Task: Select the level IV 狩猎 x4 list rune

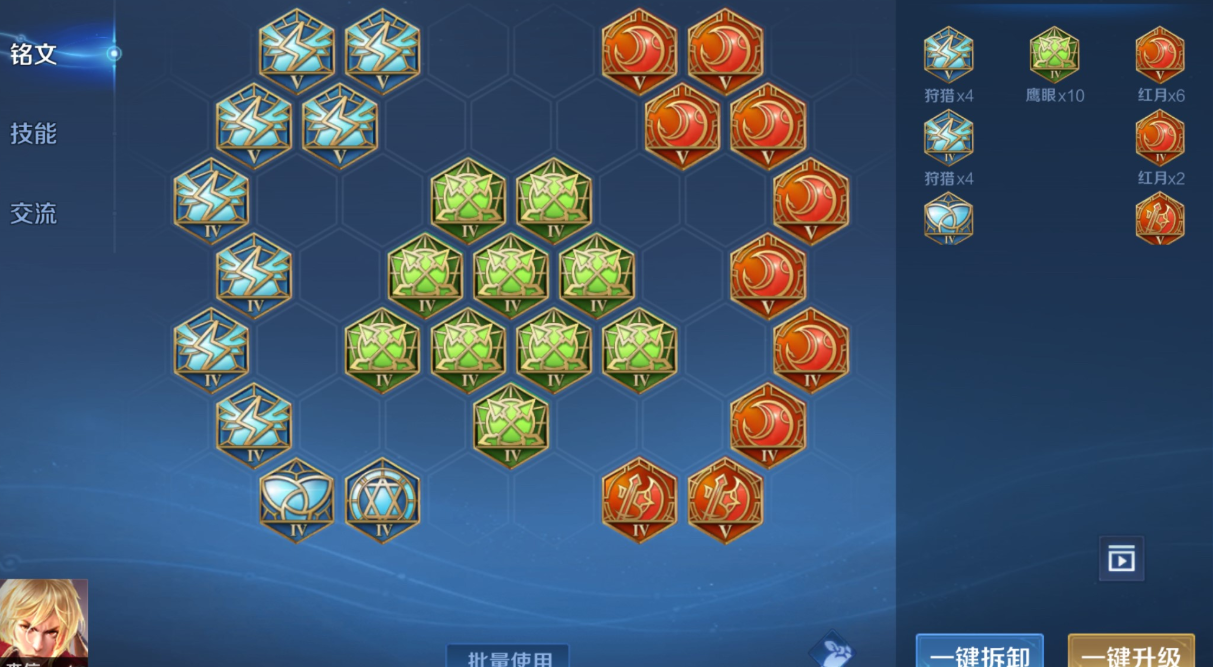Action: [948, 138]
